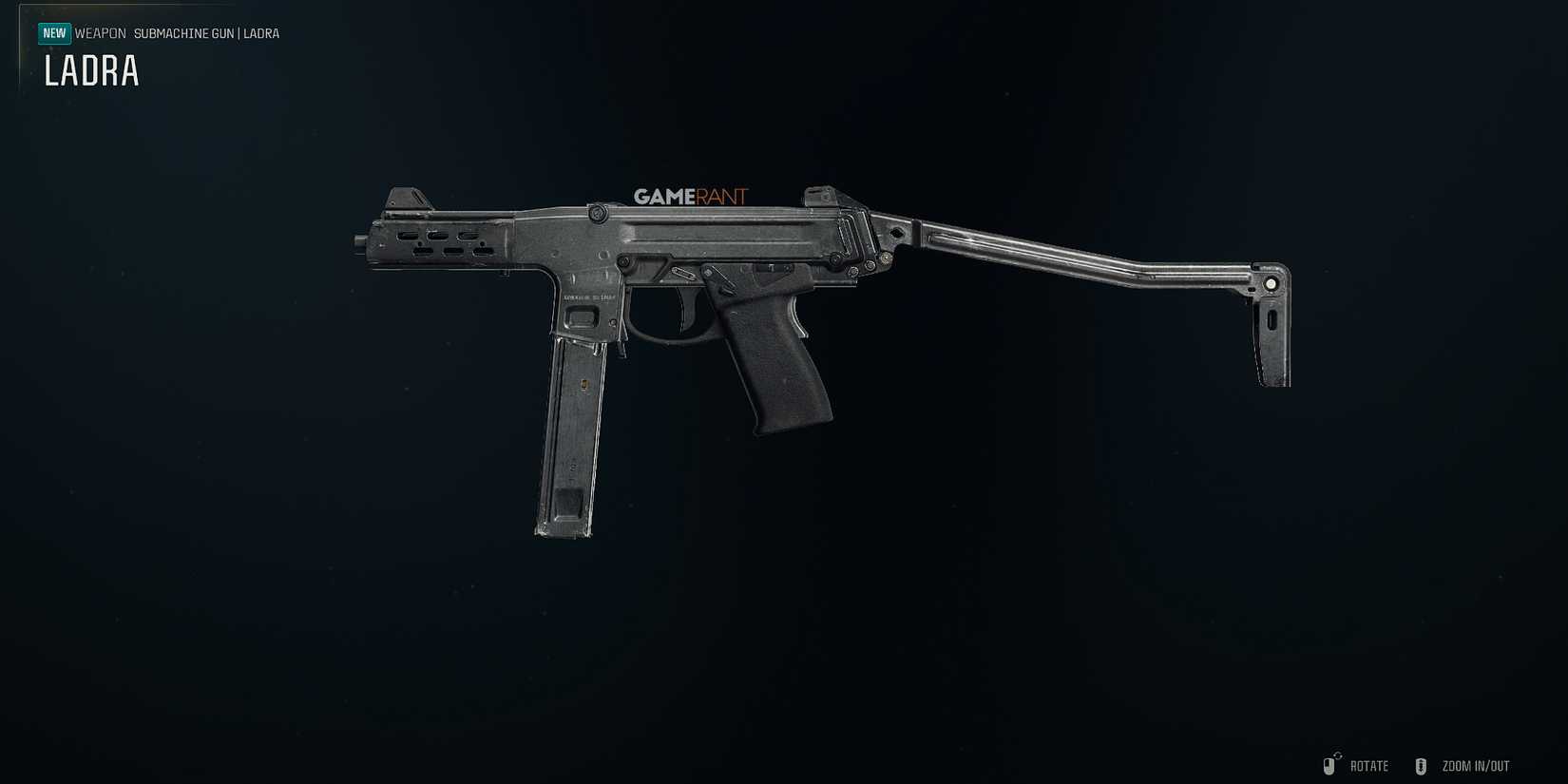Click the scroll-wheel icon beside ZOOM IN/OUT
This screenshot has width=1568, height=784.
pos(1422,765)
